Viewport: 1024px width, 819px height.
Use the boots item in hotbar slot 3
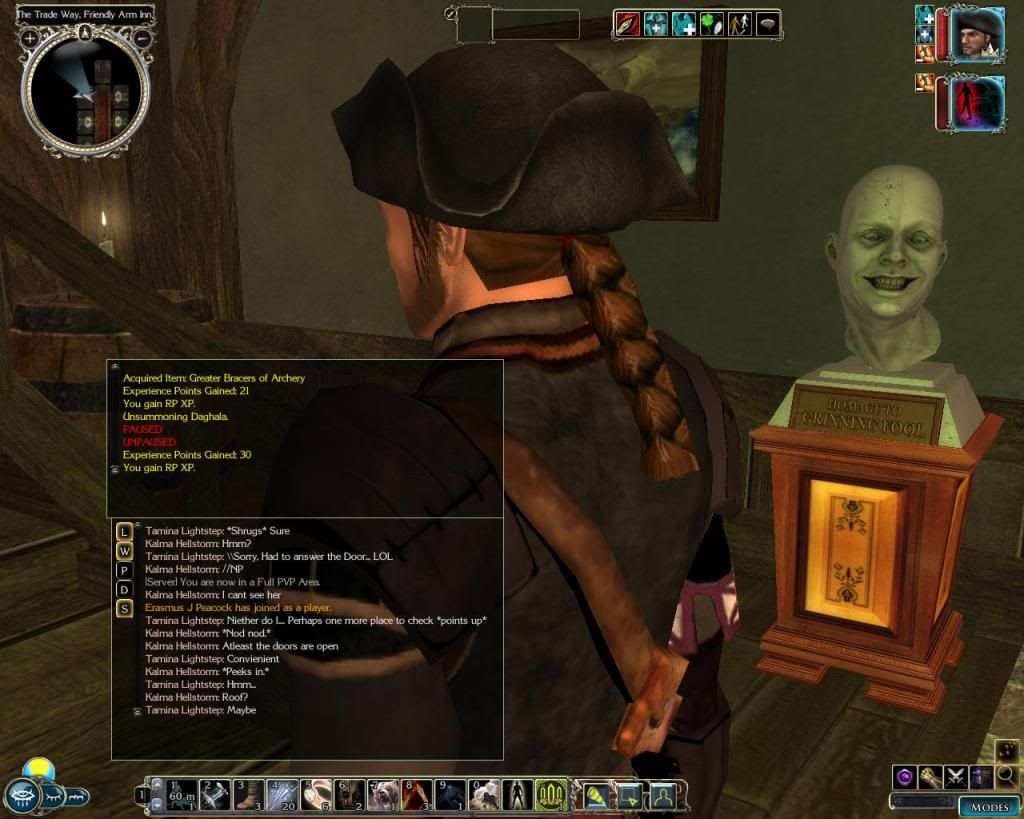click(249, 795)
